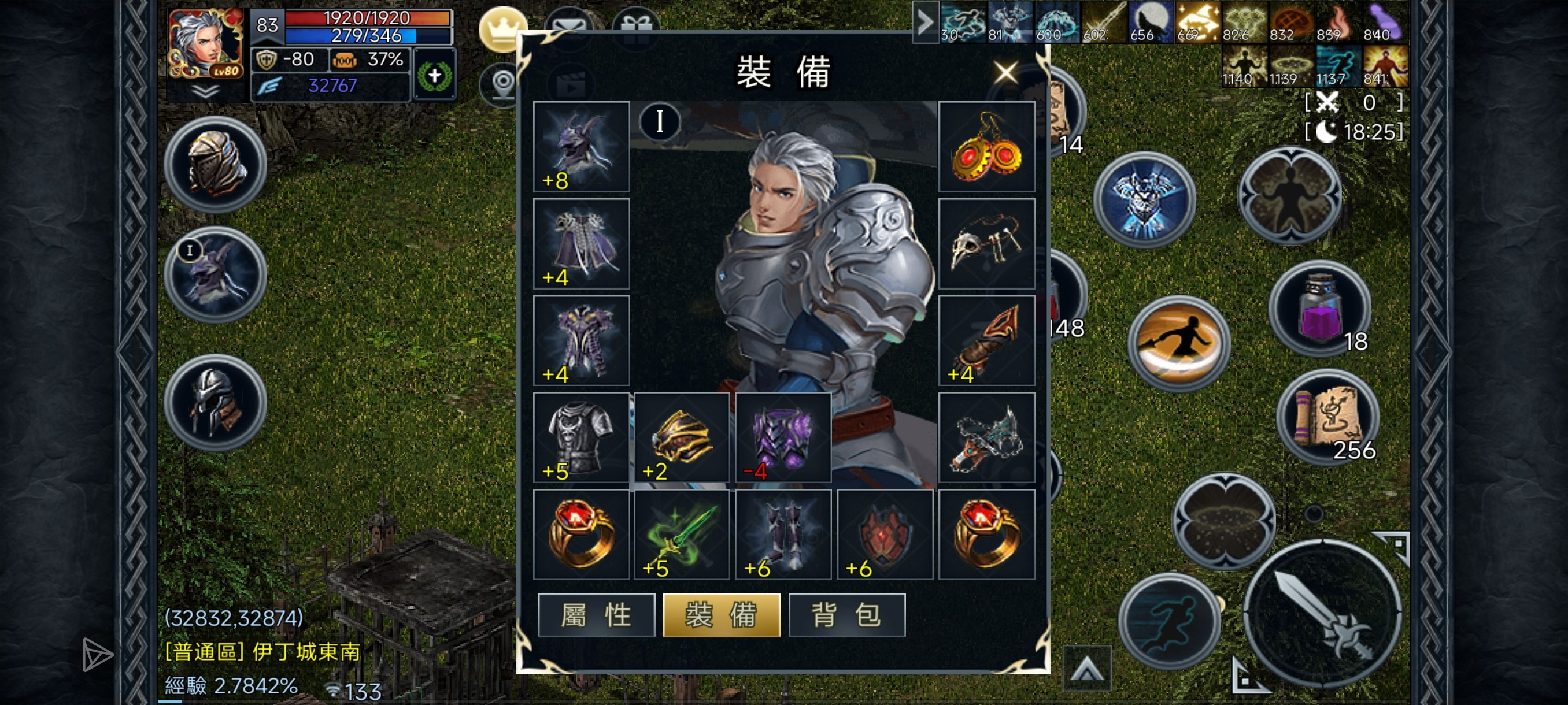
Task: Expand the buff icons arrow
Action: 925,23
